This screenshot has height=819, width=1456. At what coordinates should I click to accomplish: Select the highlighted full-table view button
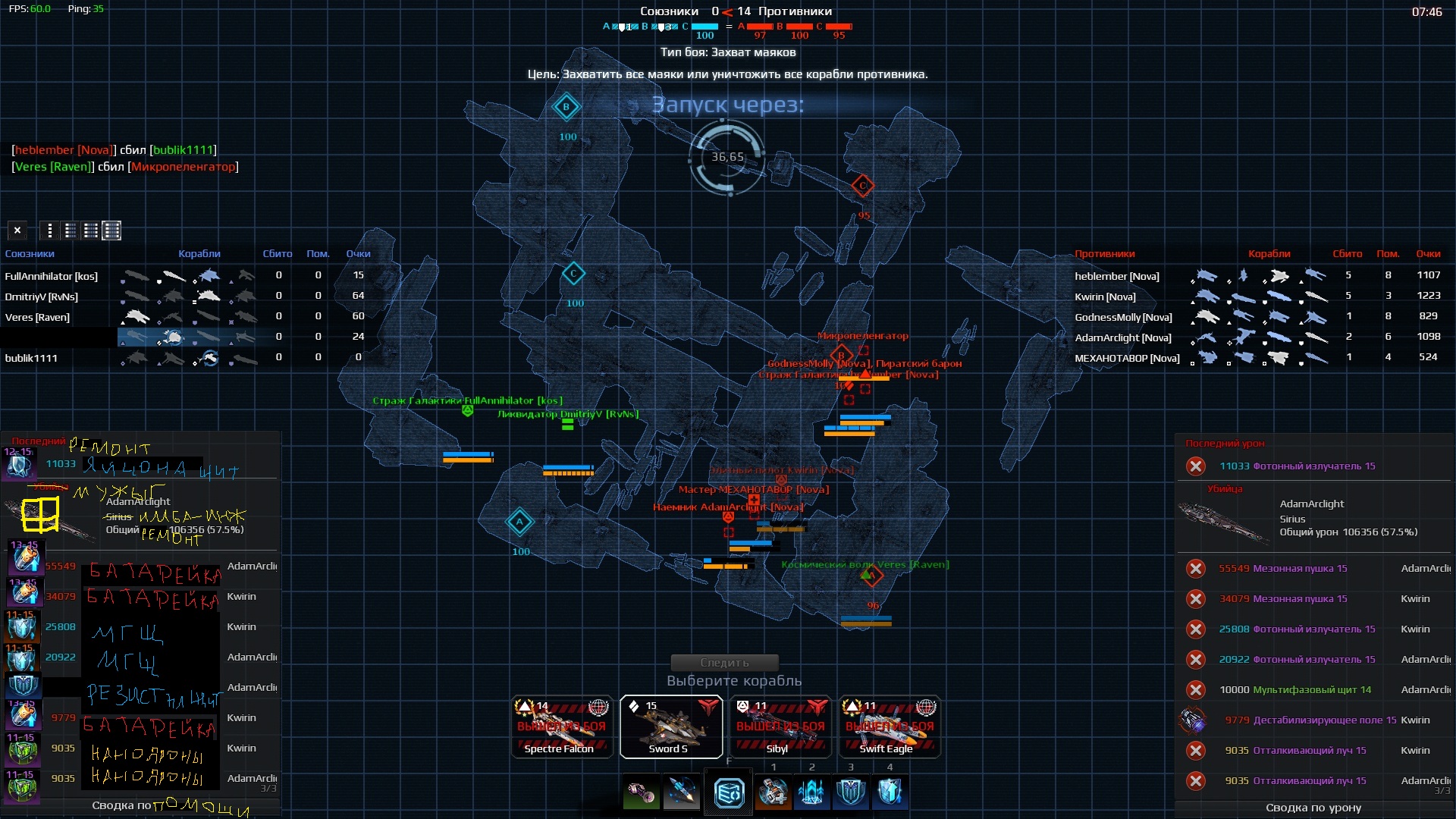[111, 231]
